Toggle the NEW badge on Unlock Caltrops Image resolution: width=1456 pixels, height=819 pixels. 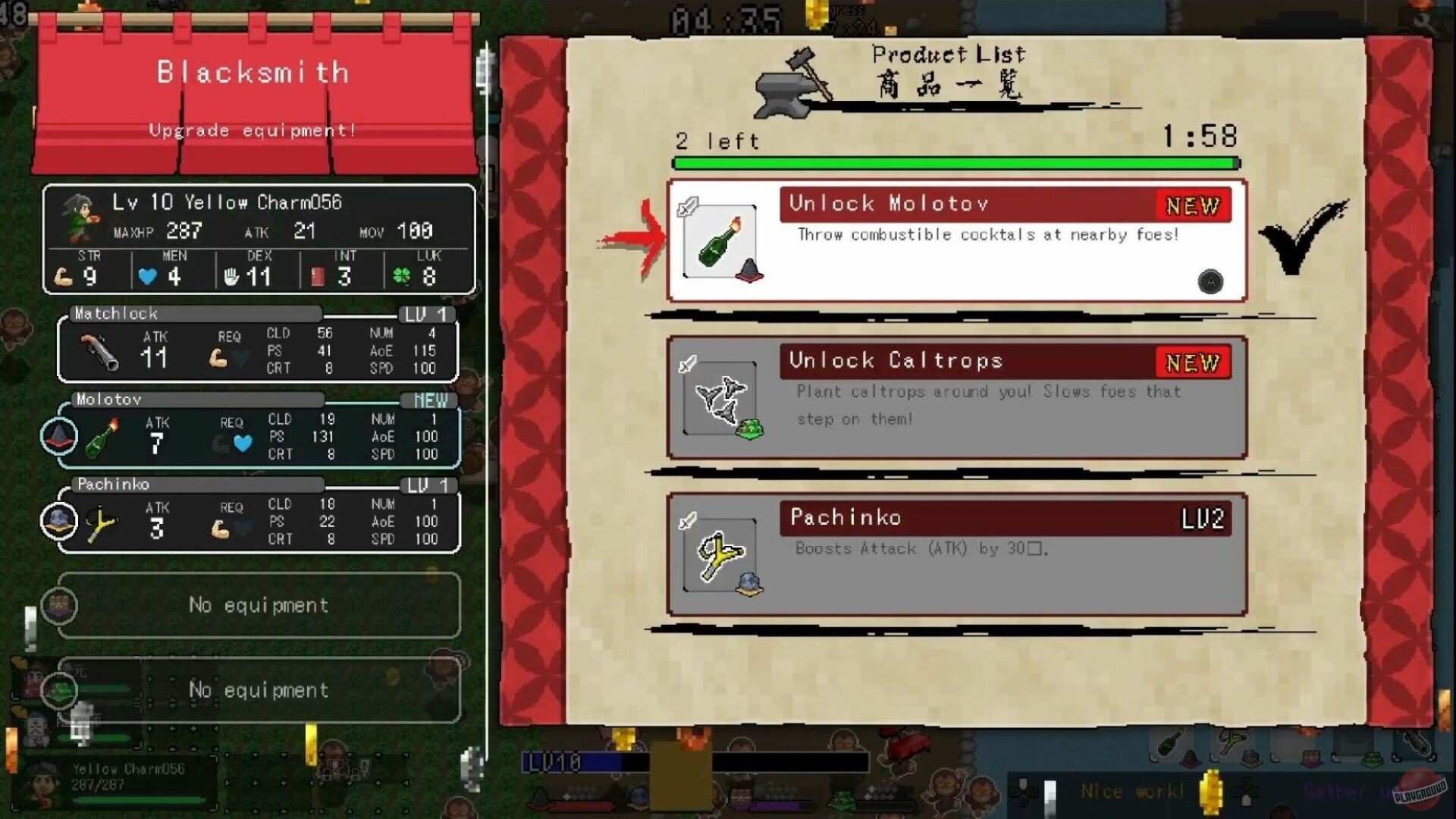click(1192, 363)
